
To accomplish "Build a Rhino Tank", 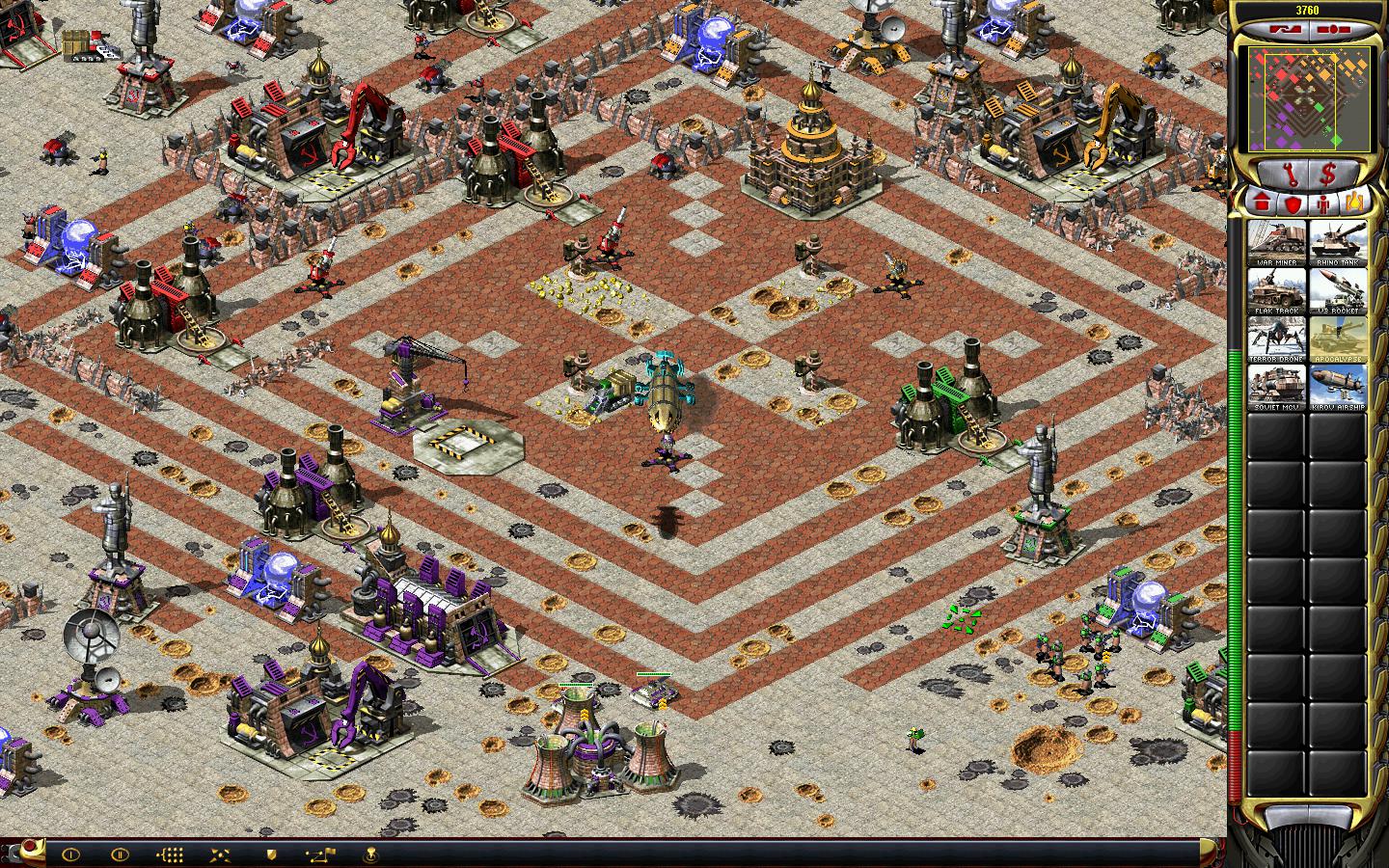I will 1337,242.
